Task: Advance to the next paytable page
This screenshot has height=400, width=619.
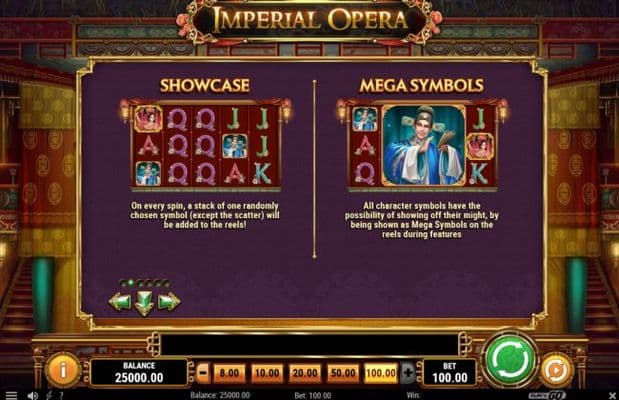Action: [x=169, y=301]
